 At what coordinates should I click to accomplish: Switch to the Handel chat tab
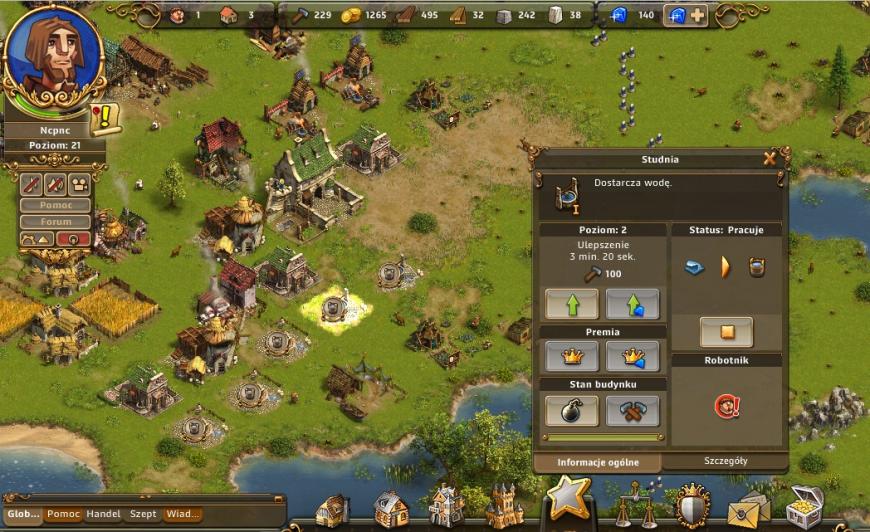(x=103, y=514)
